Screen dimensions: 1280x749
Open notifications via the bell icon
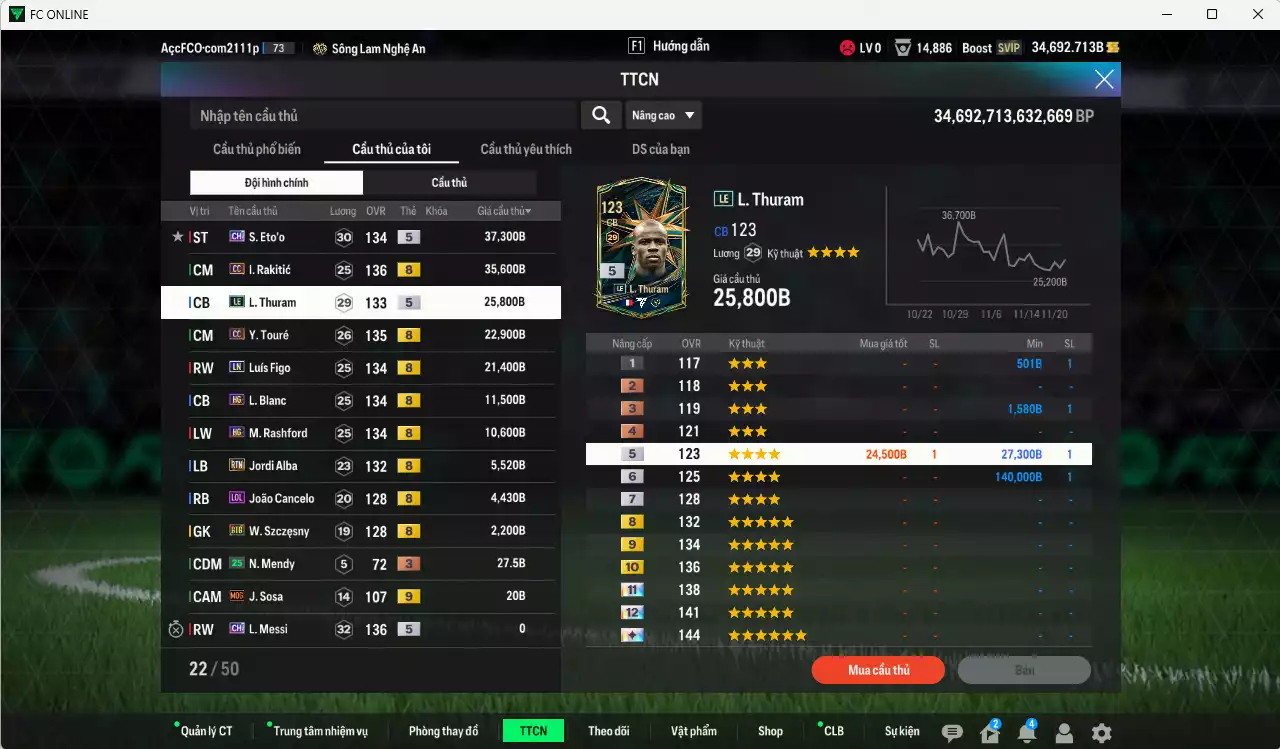click(1026, 731)
